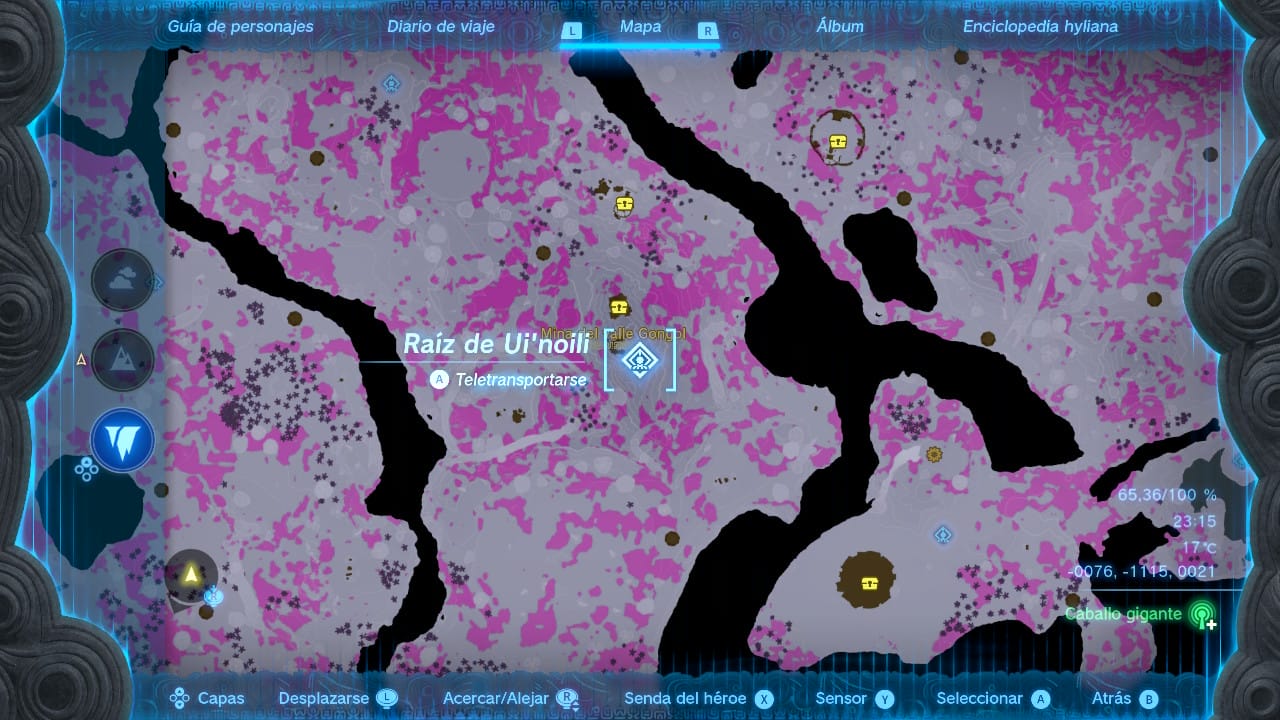Image resolution: width=1280 pixels, height=720 pixels.
Task: Select the highlighted depths layer icon
Action: (123, 440)
